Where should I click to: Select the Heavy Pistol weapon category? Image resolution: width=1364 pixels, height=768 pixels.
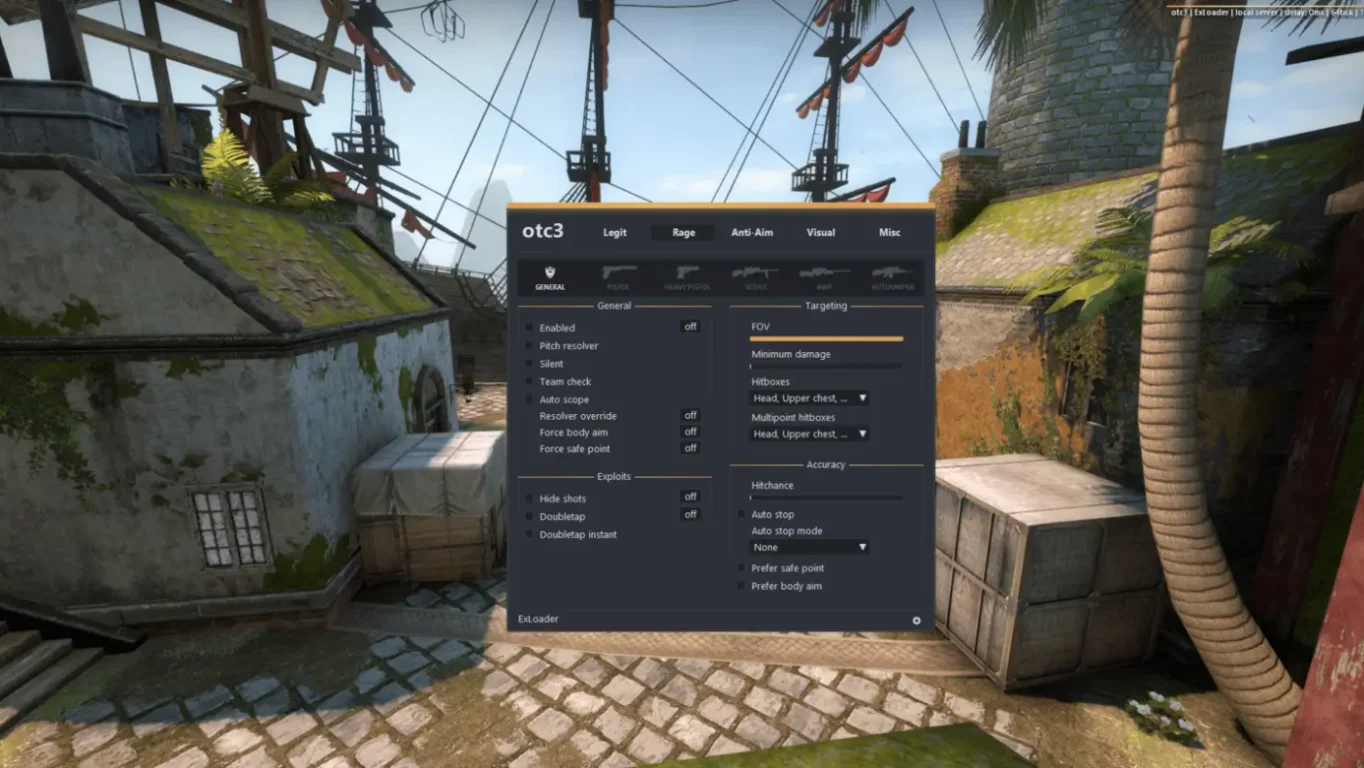click(687, 277)
